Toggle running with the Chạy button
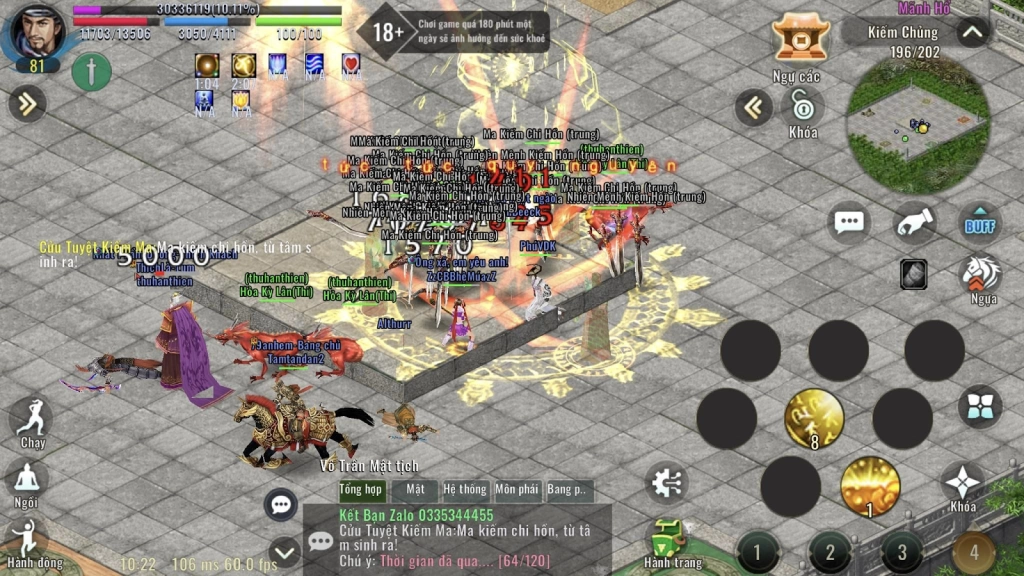Viewport: 1024px width, 576px height. [31, 420]
